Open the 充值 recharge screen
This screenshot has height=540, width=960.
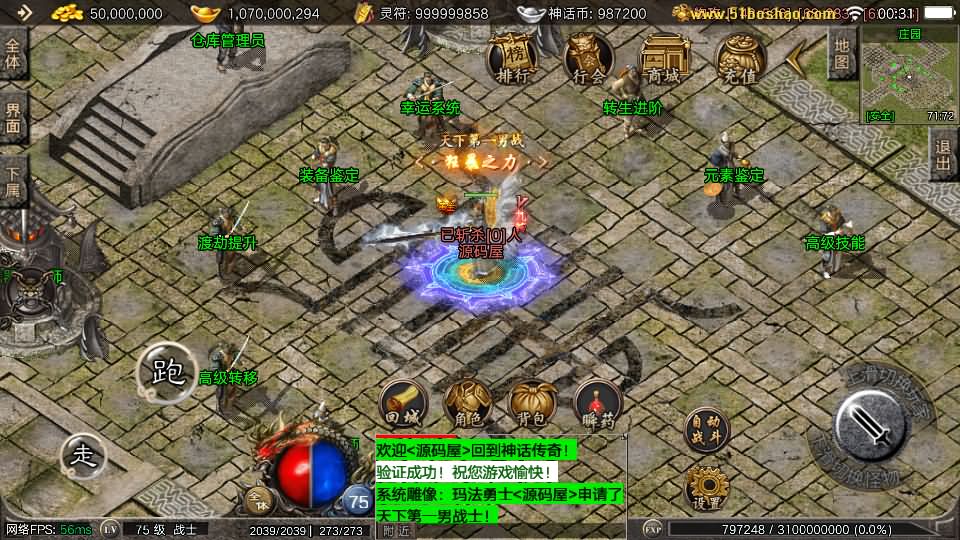(x=740, y=59)
